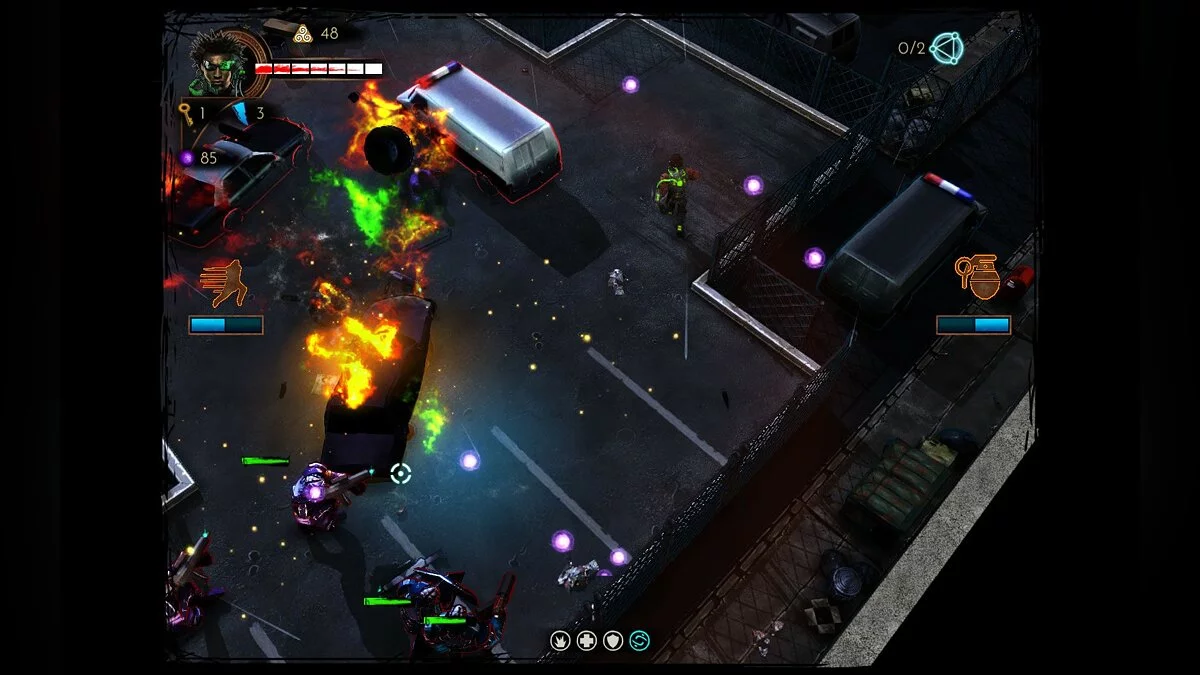Image resolution: width=1200 pixels, height=675 pixels.
Task: Select the blue shard icon
Action: [x=240, y=113]
